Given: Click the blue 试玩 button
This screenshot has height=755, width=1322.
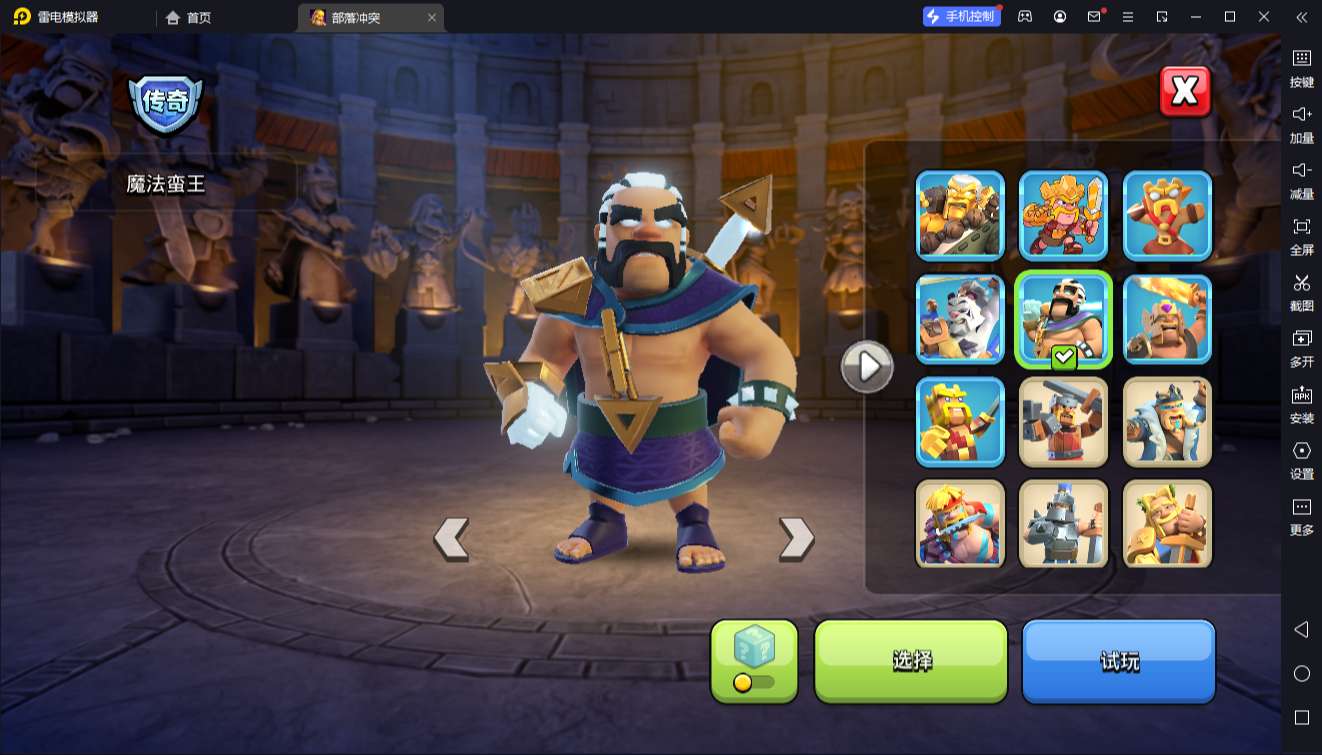Looking at the screenshot, I should point(1118,660).
